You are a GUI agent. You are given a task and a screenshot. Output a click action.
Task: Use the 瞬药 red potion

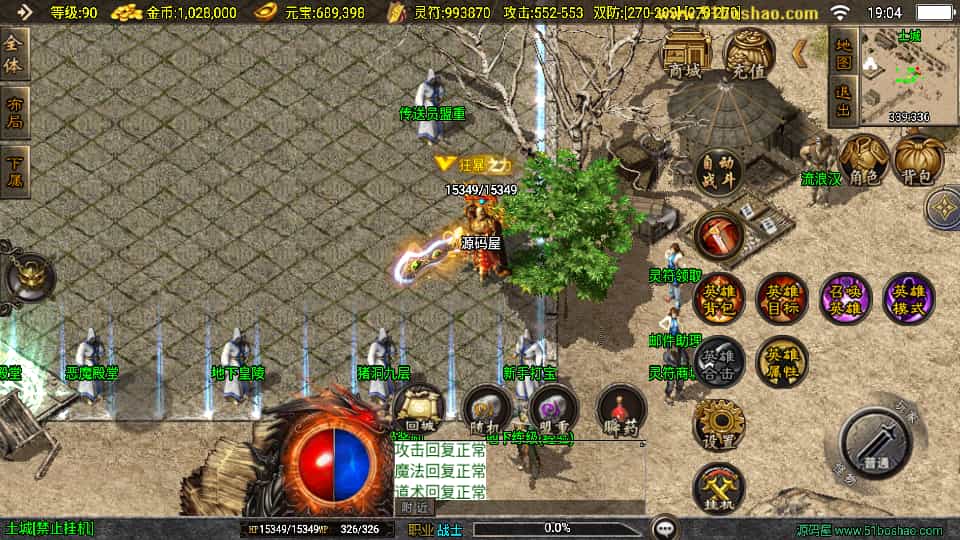point(621,410)
